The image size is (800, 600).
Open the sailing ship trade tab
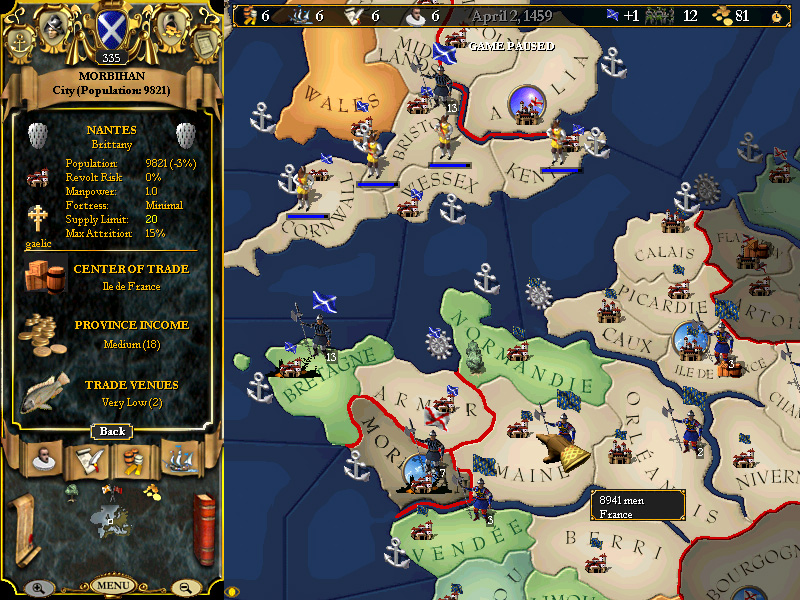pos(180,459)
